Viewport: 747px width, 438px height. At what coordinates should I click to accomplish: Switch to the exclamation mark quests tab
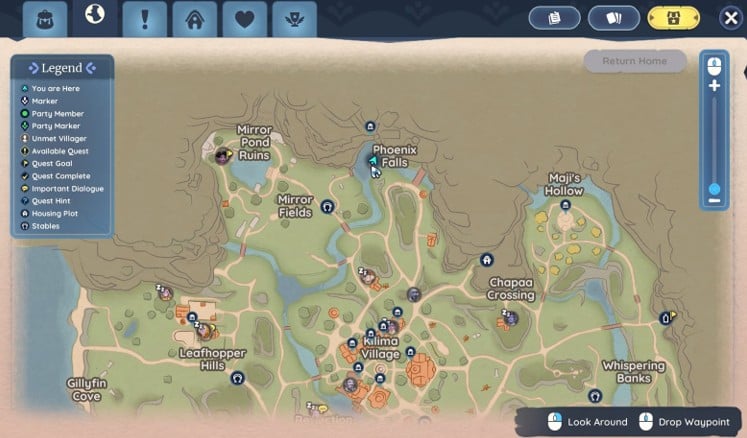coord(145,19)
